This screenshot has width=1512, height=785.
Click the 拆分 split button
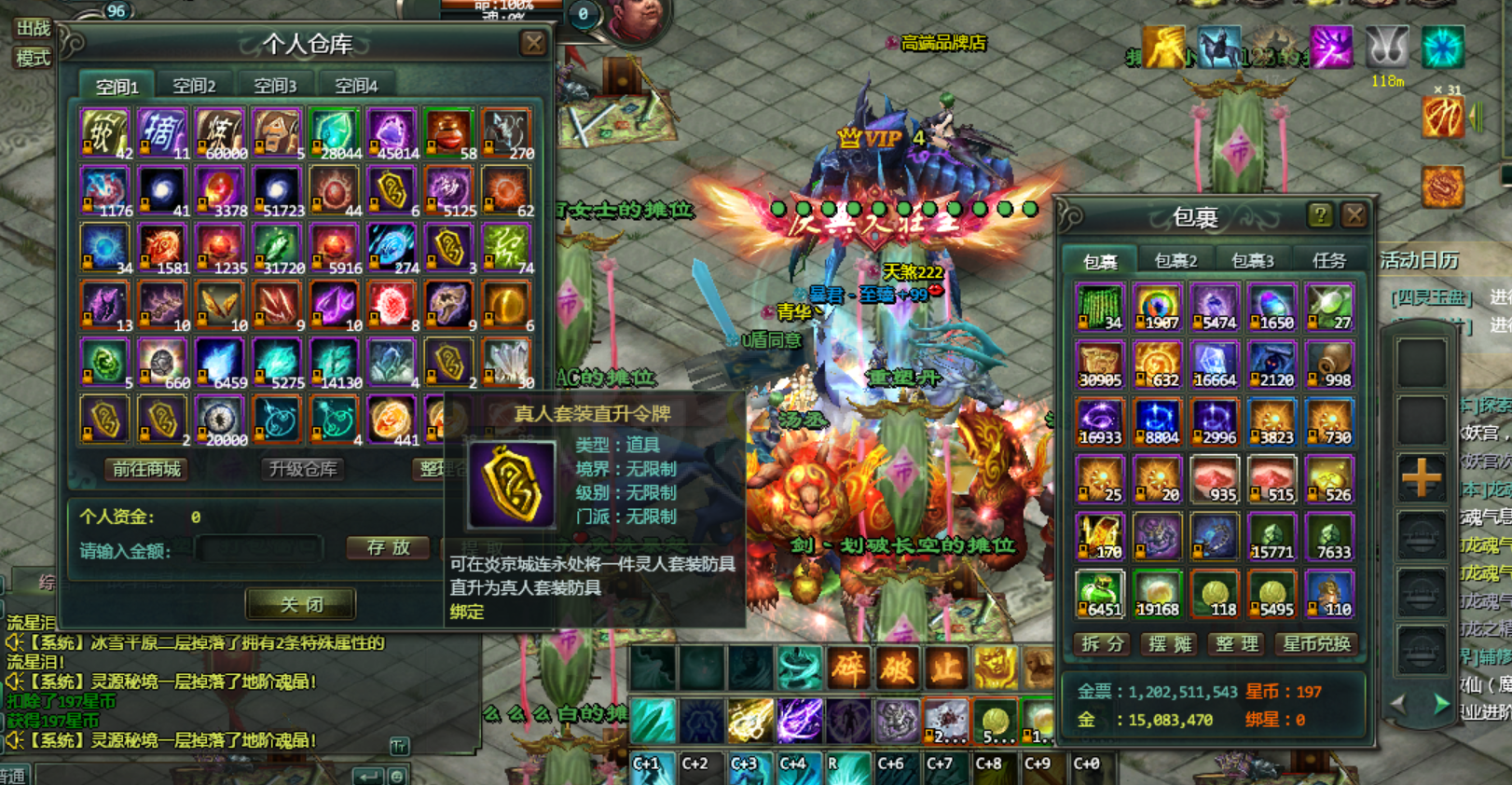[x=1103, y=644]
